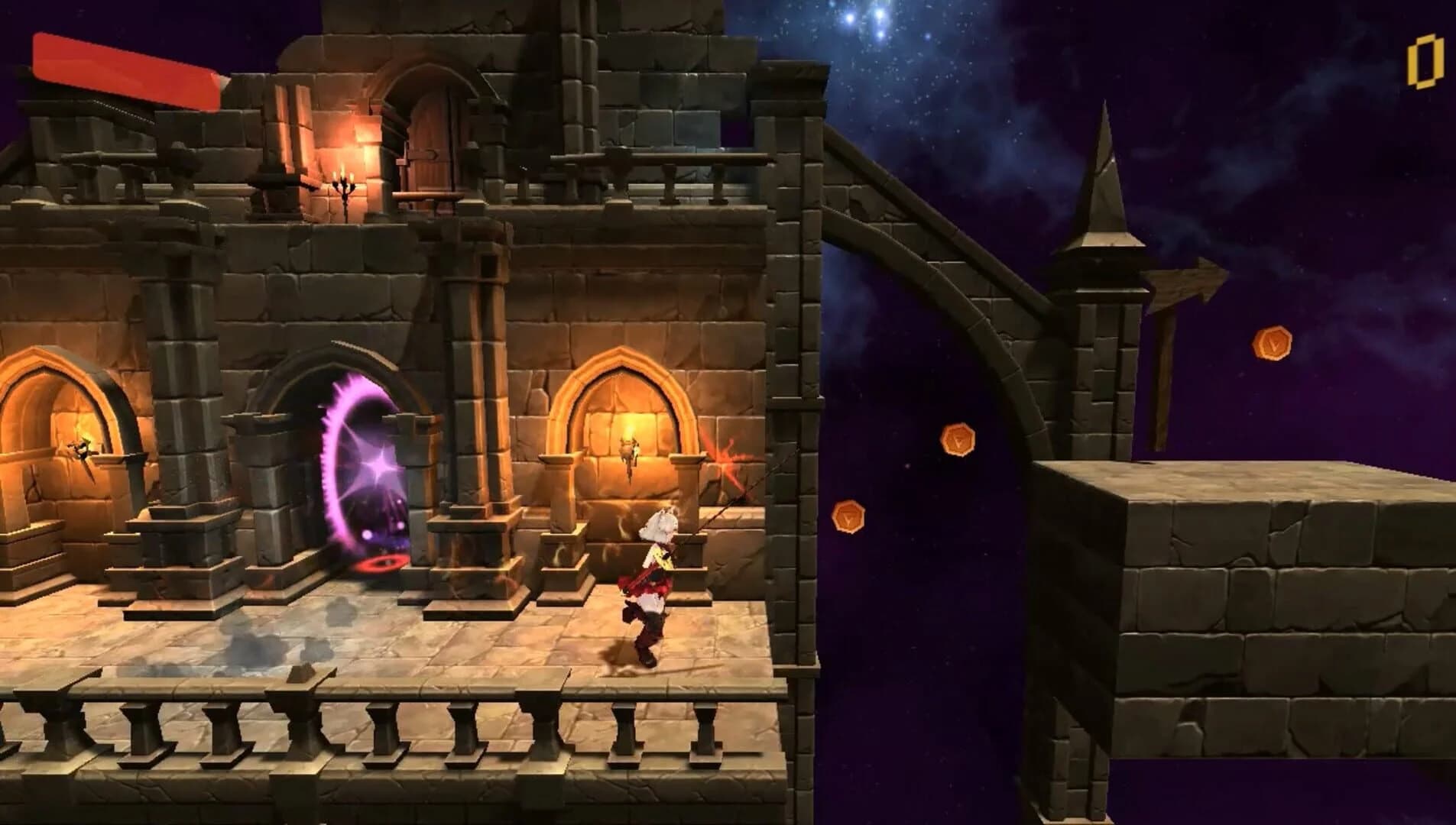The width and height of the screenshot is (1456, 825).
Task: Click the red spark effect near the character's spear
Action: (726, 458)
